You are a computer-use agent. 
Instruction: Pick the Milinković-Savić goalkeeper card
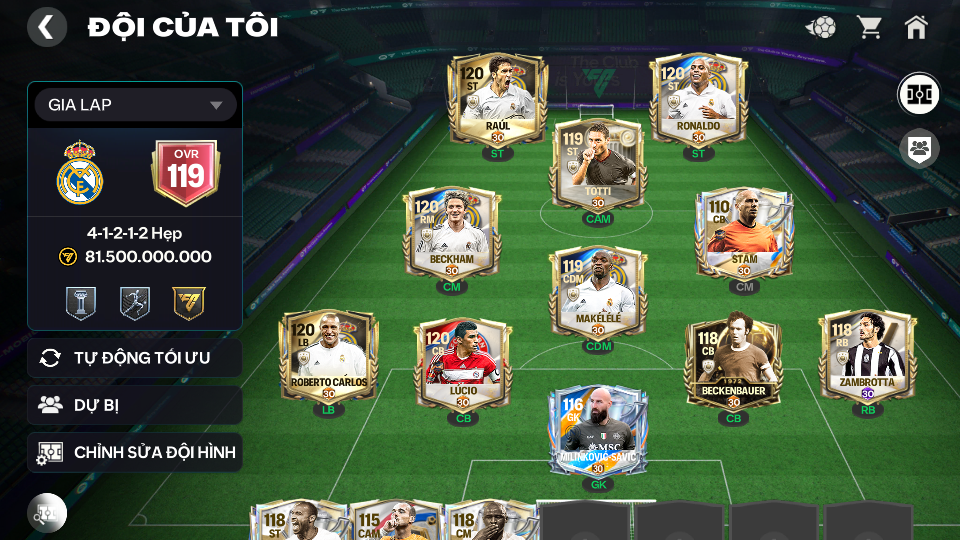pos(598,431)
